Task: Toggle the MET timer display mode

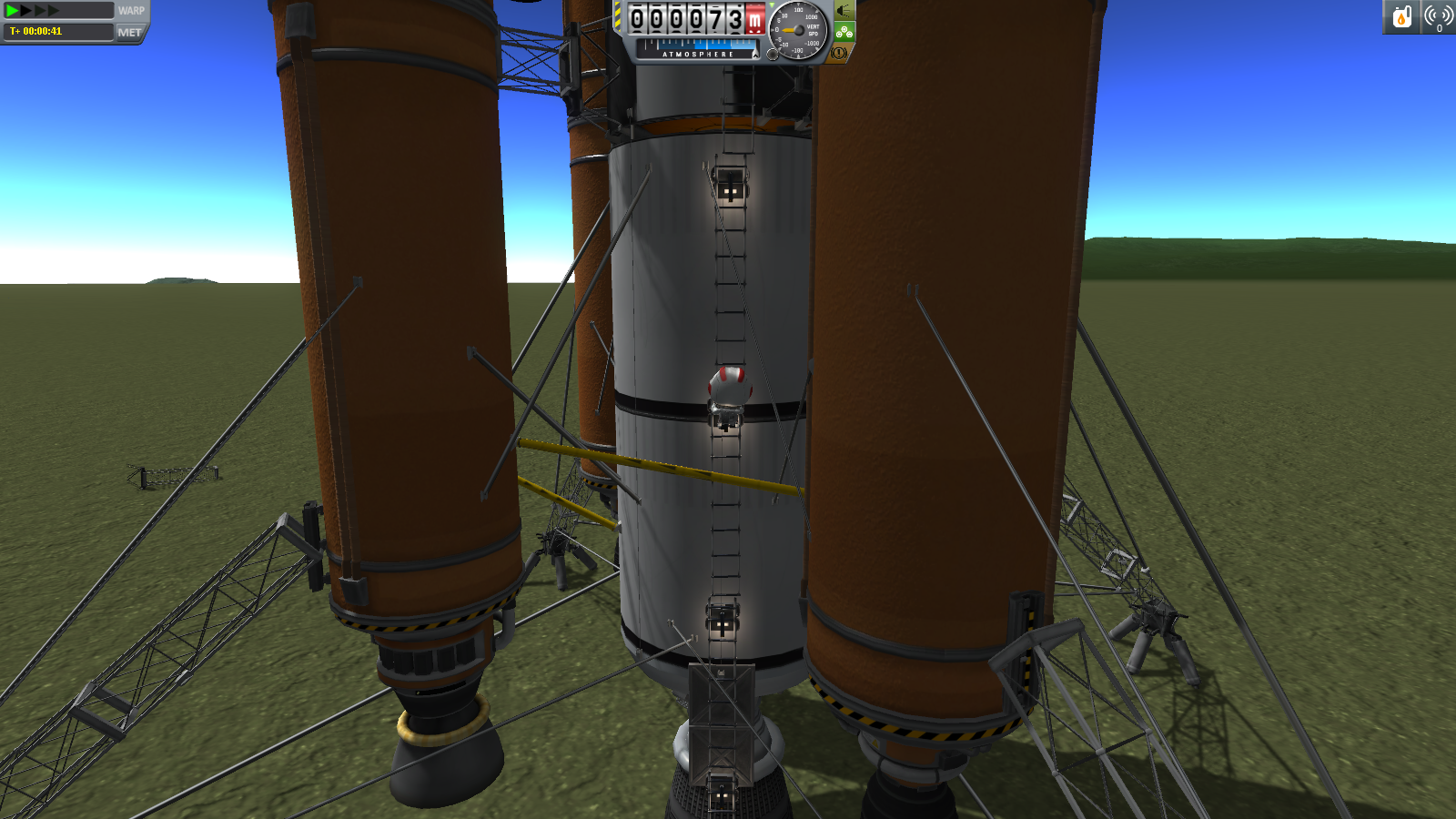Action: [x=129, y=34]
